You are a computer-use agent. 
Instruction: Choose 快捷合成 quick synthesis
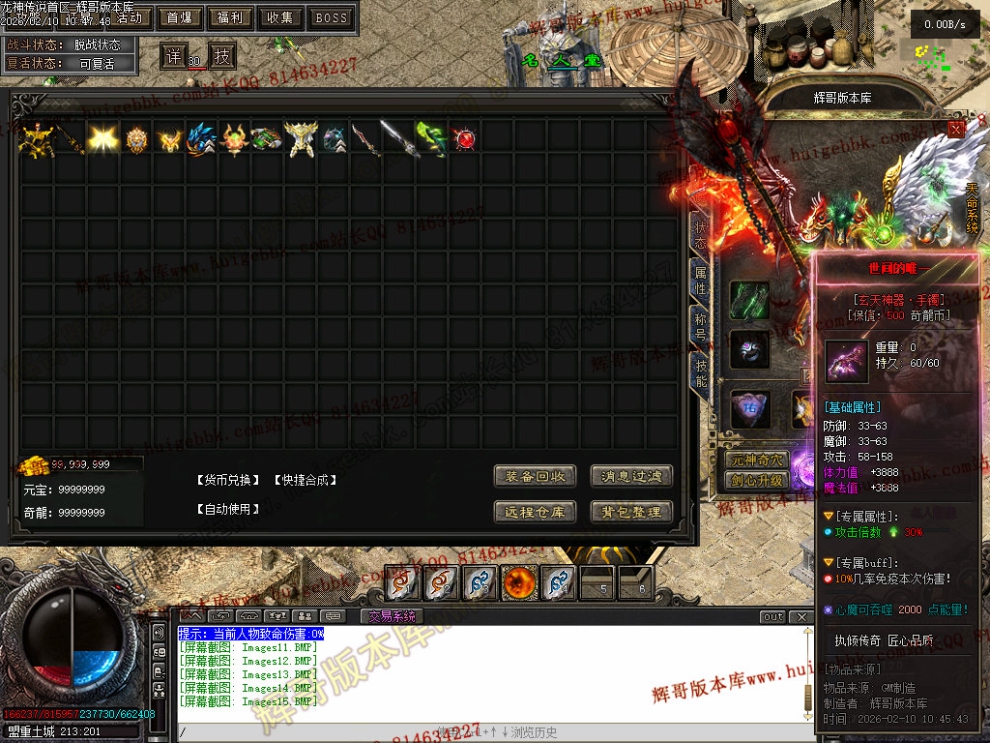pos(305,480)
